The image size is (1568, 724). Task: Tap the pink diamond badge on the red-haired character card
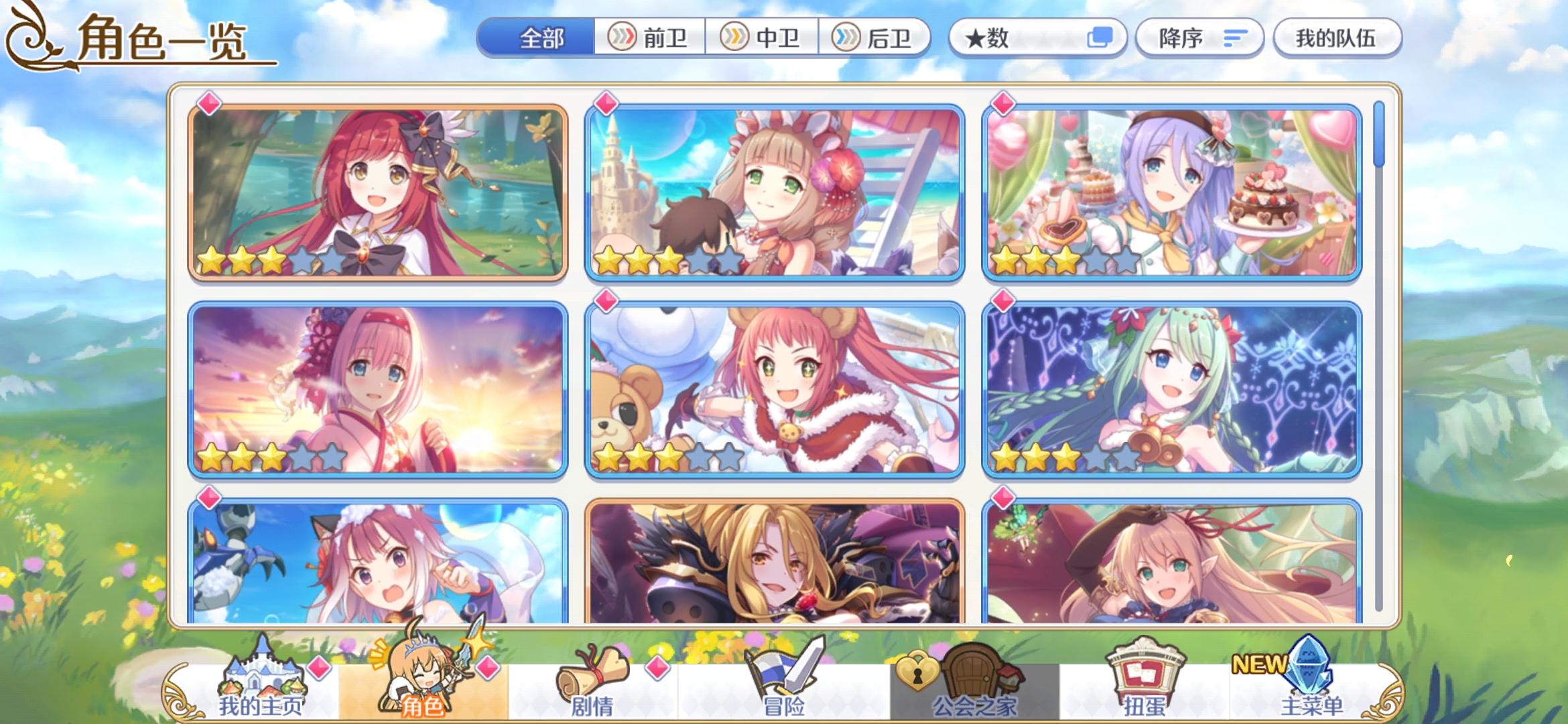pos(208,103)
